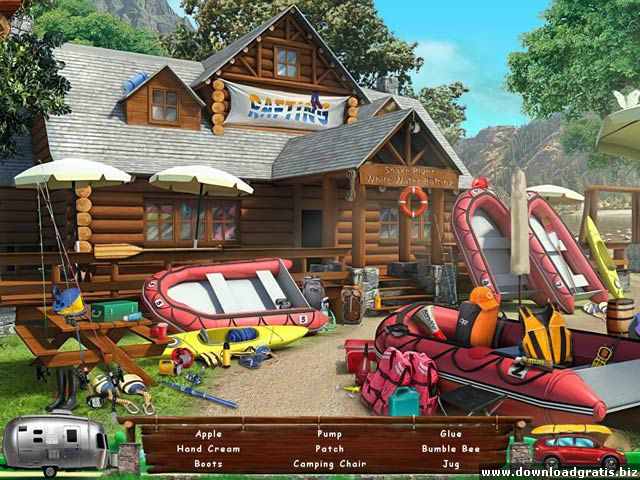Click the Jug list entry
640x480 pixels.
(x=450, y=464)
